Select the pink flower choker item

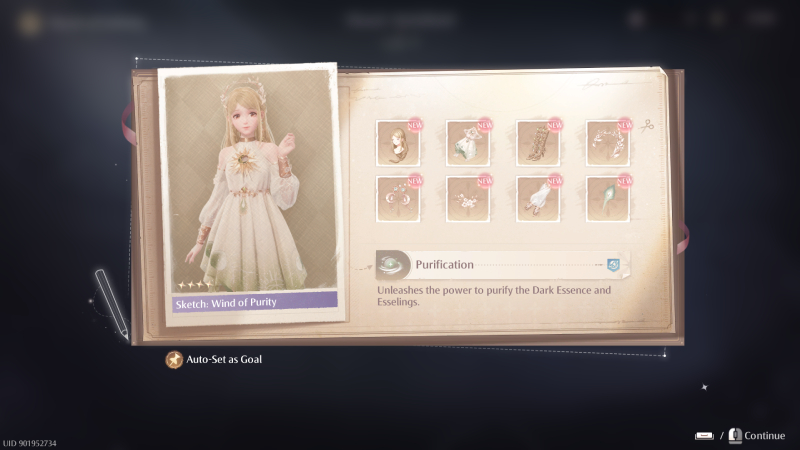click(x=467, y=197)
